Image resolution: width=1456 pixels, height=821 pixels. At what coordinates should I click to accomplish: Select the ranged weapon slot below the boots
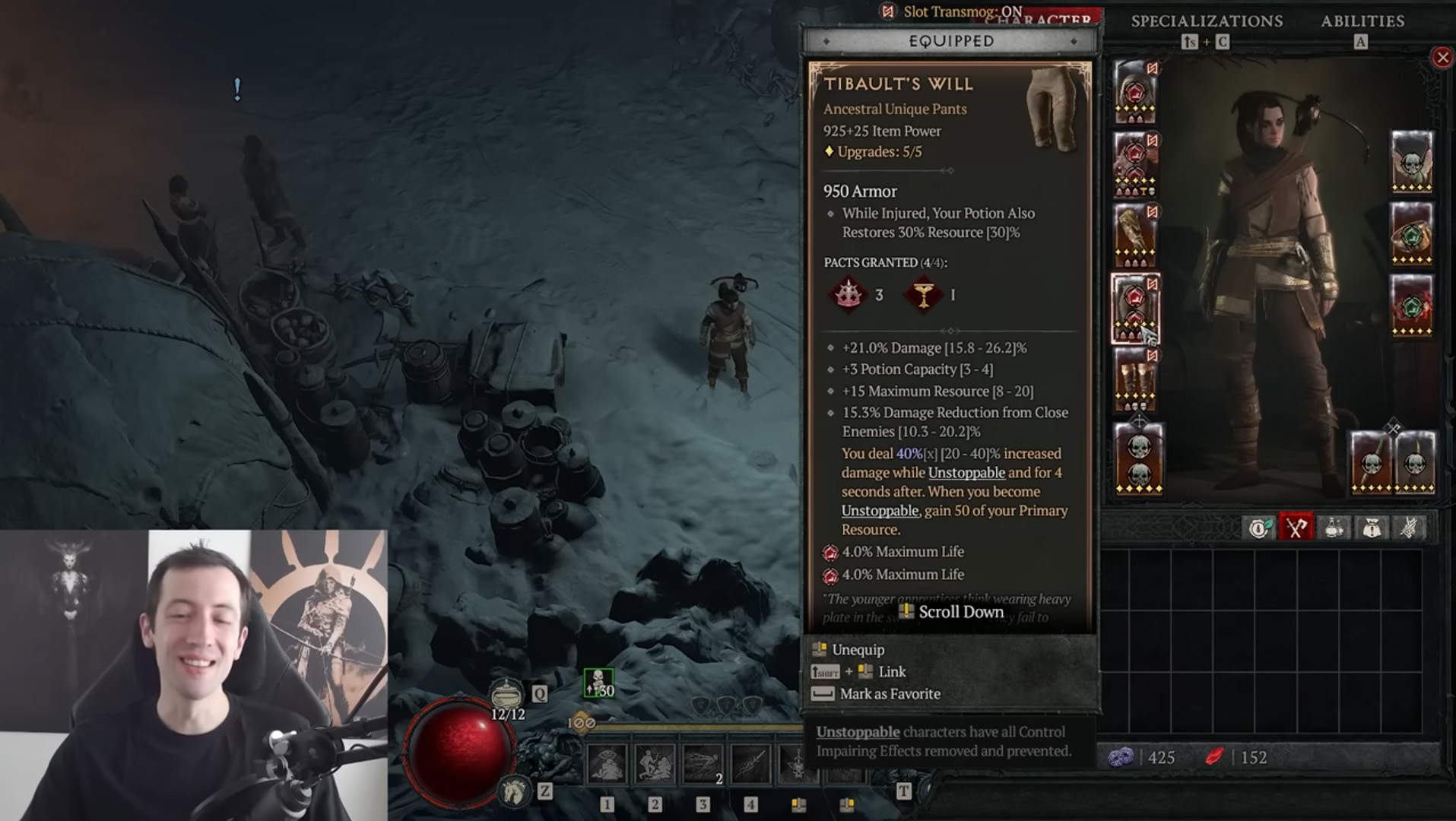(x=1138, y=458)
